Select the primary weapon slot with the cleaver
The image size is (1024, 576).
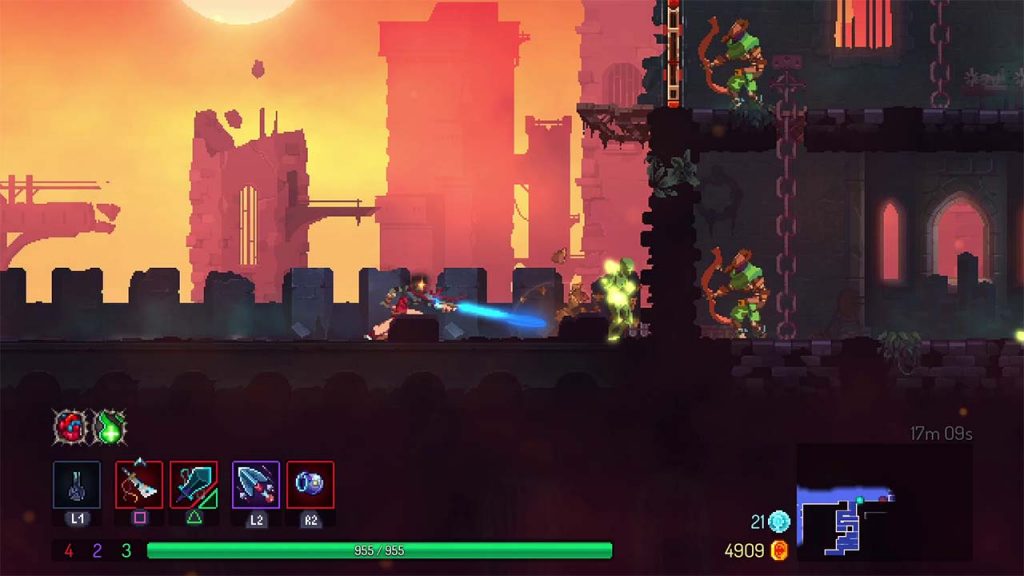coord(139,485)
